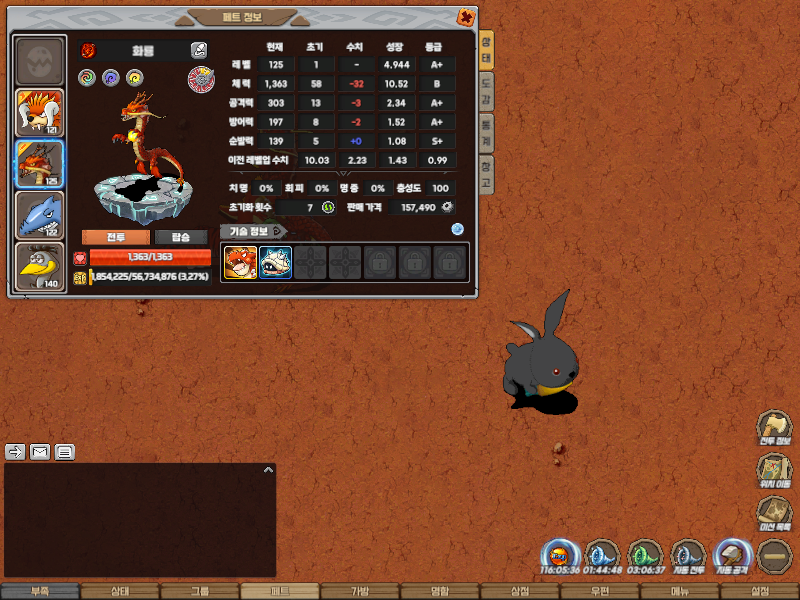This screenshot has width=800, height=600.
Task: Close the pet info window
Action: (466, 17)
